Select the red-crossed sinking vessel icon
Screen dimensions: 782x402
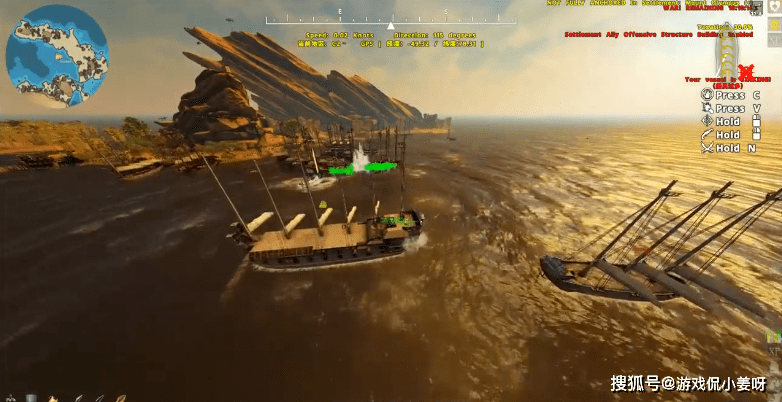click(746, 73)
